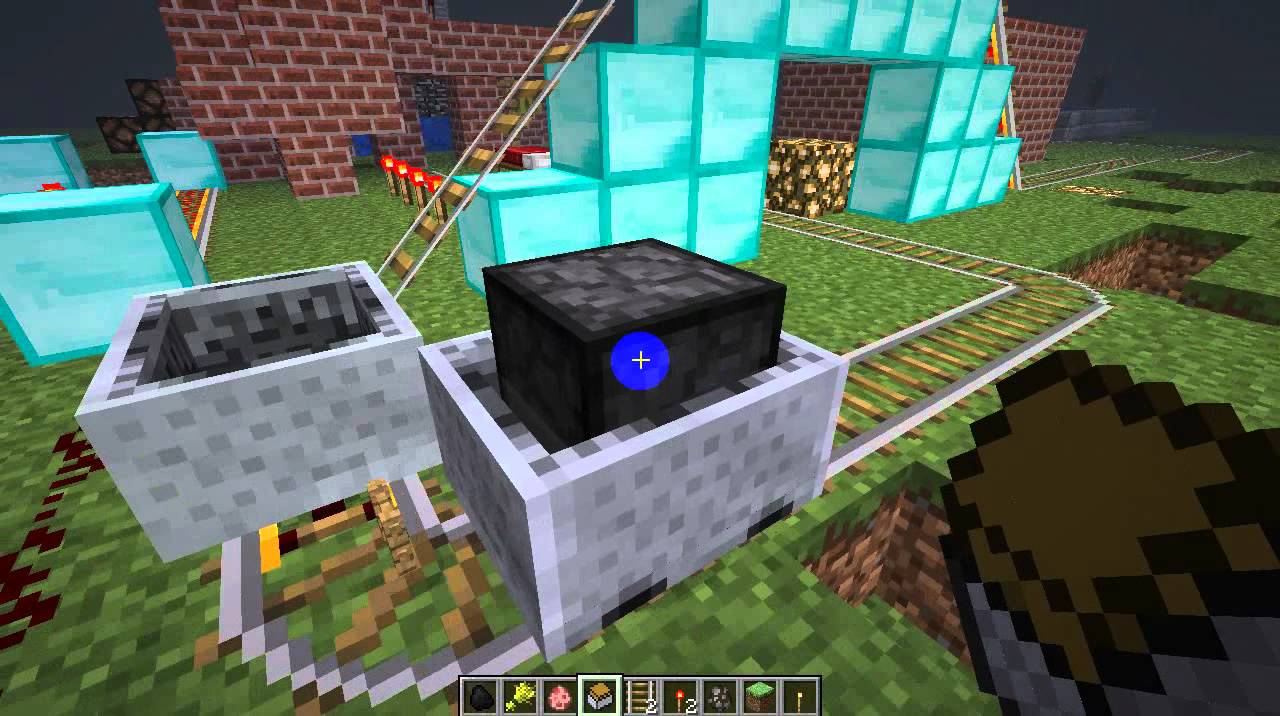The image size is (1280, 716).
Task: Pick the torch in the last hotbar slot
Action: click(x=800, y=697)
